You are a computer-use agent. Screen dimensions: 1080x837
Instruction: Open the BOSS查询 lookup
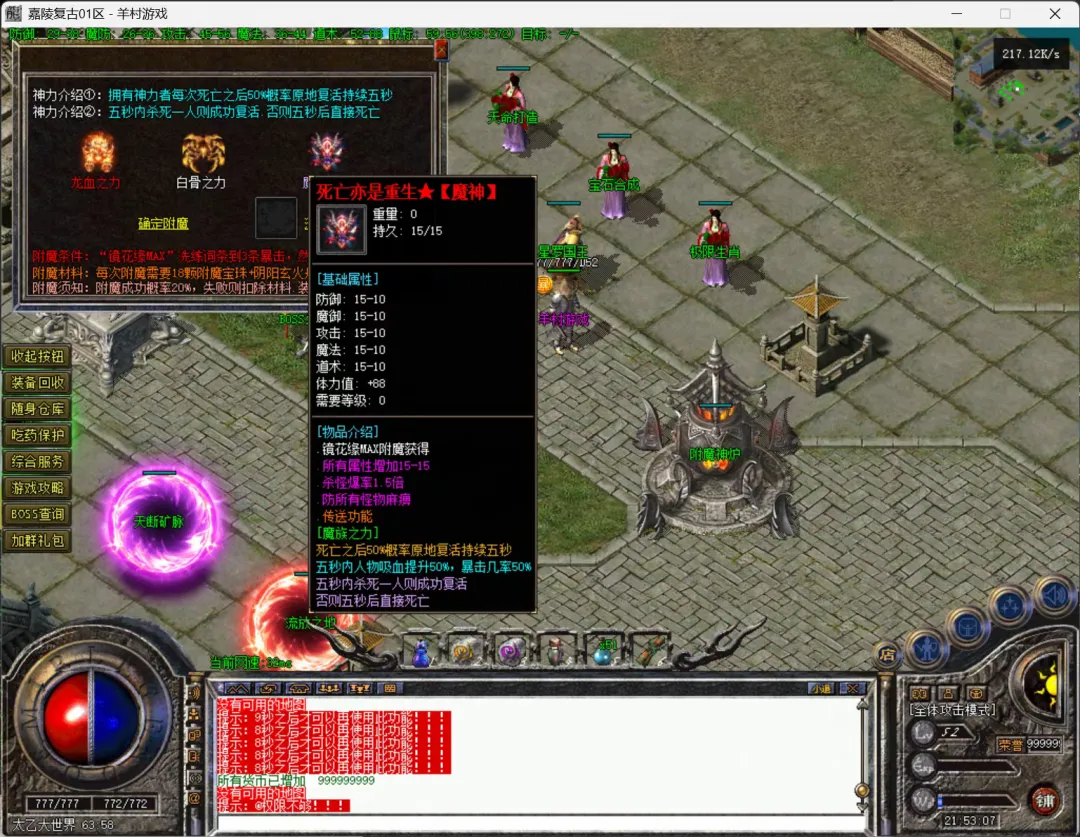pos(37,514)
